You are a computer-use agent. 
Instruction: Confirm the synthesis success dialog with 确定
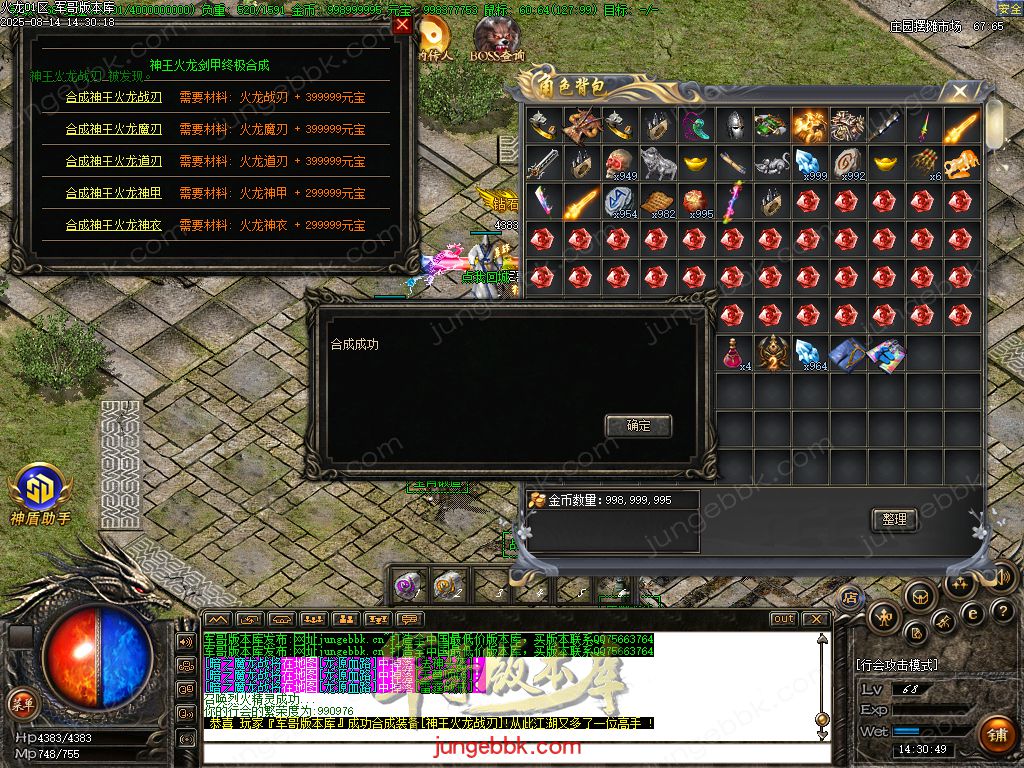point(638,426)
